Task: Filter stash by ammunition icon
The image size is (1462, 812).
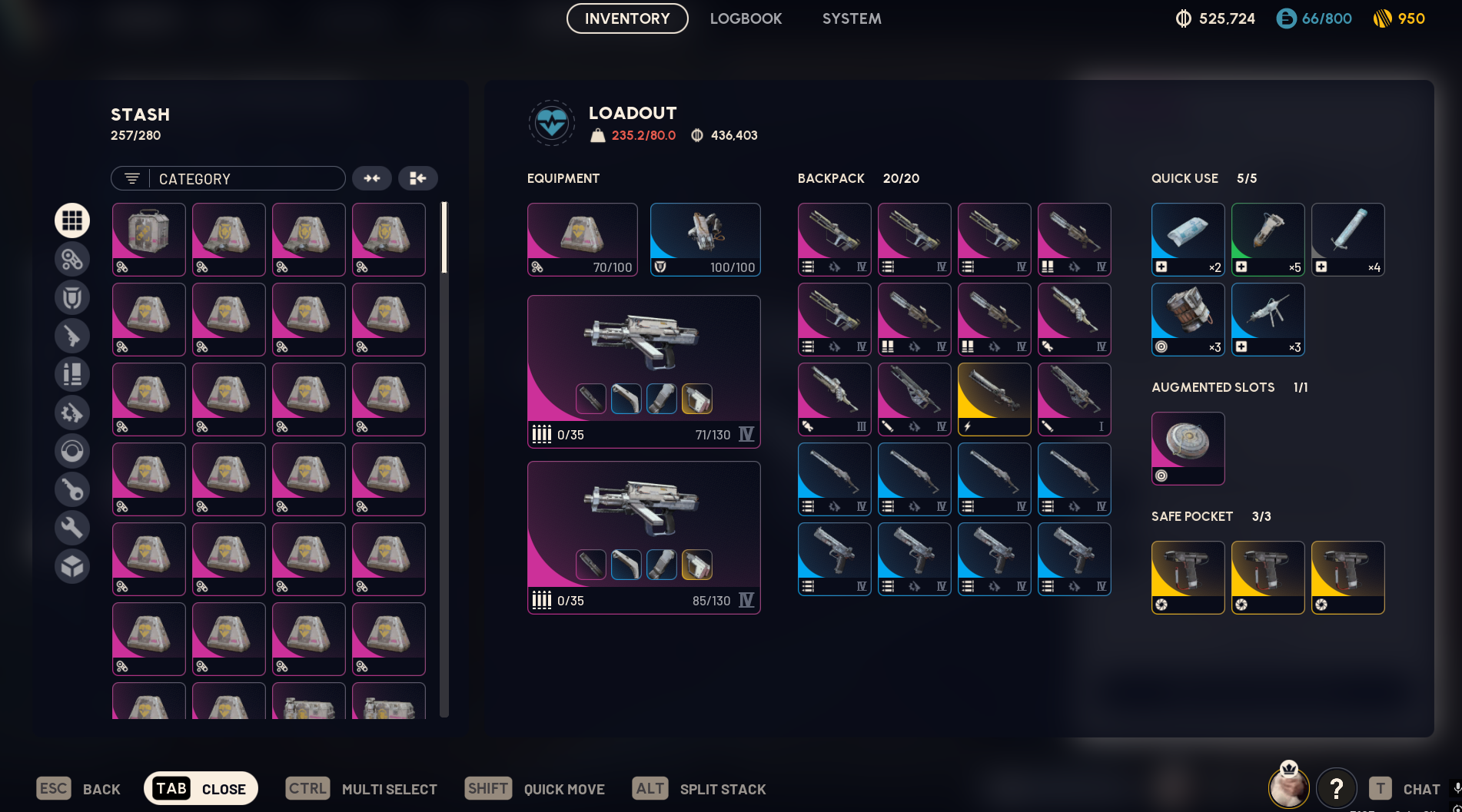Action: coord(72,374)
